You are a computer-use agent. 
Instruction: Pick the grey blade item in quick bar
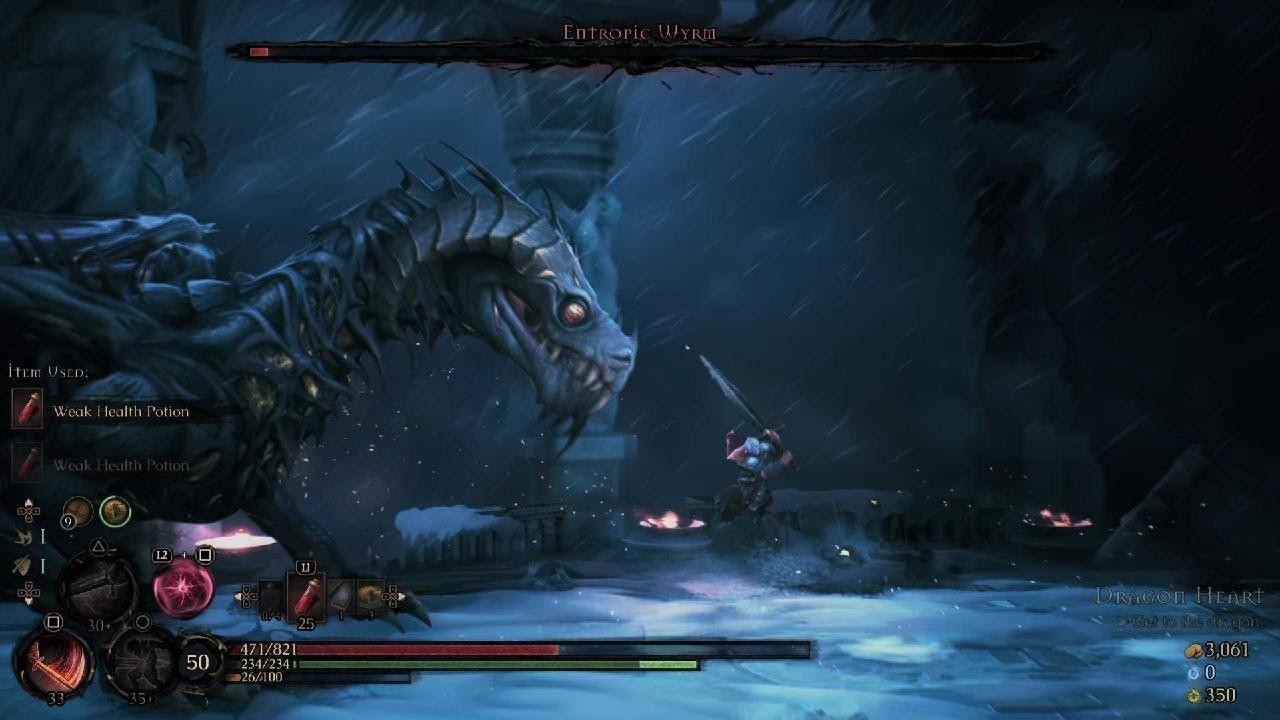tap(340, 597)
